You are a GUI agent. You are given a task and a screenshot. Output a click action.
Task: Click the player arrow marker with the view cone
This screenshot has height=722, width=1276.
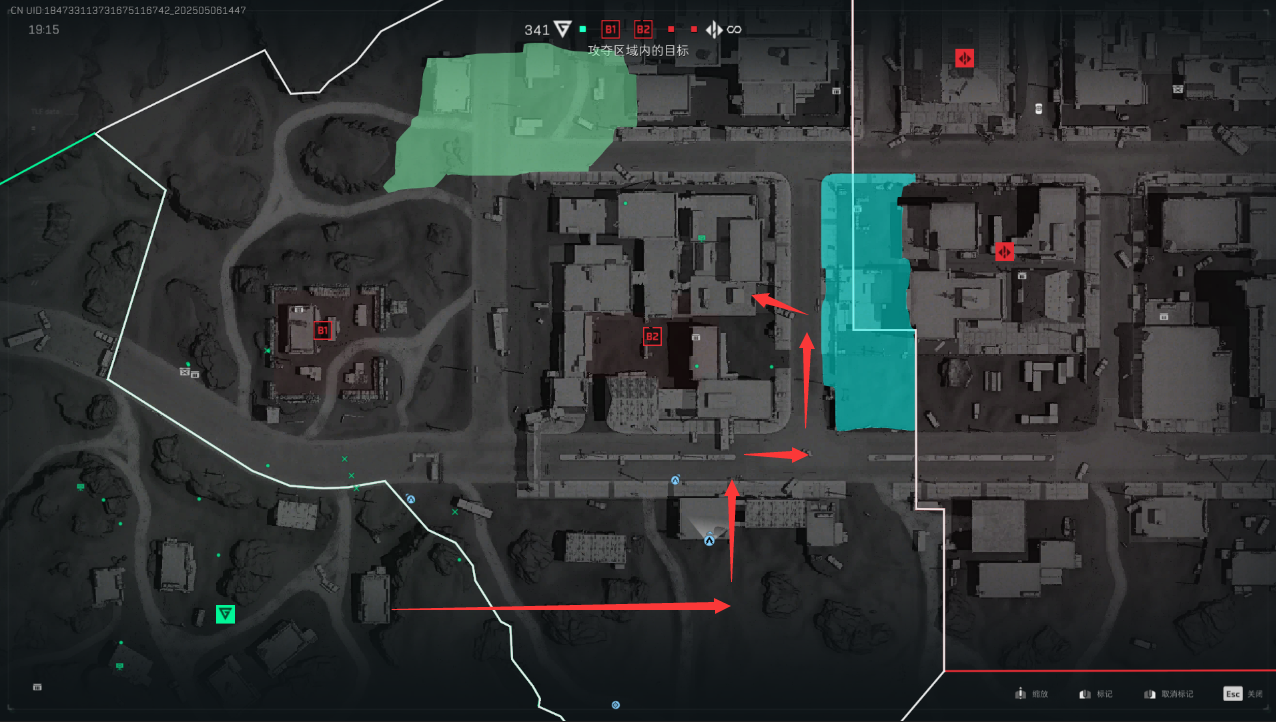tap(709, 540)
